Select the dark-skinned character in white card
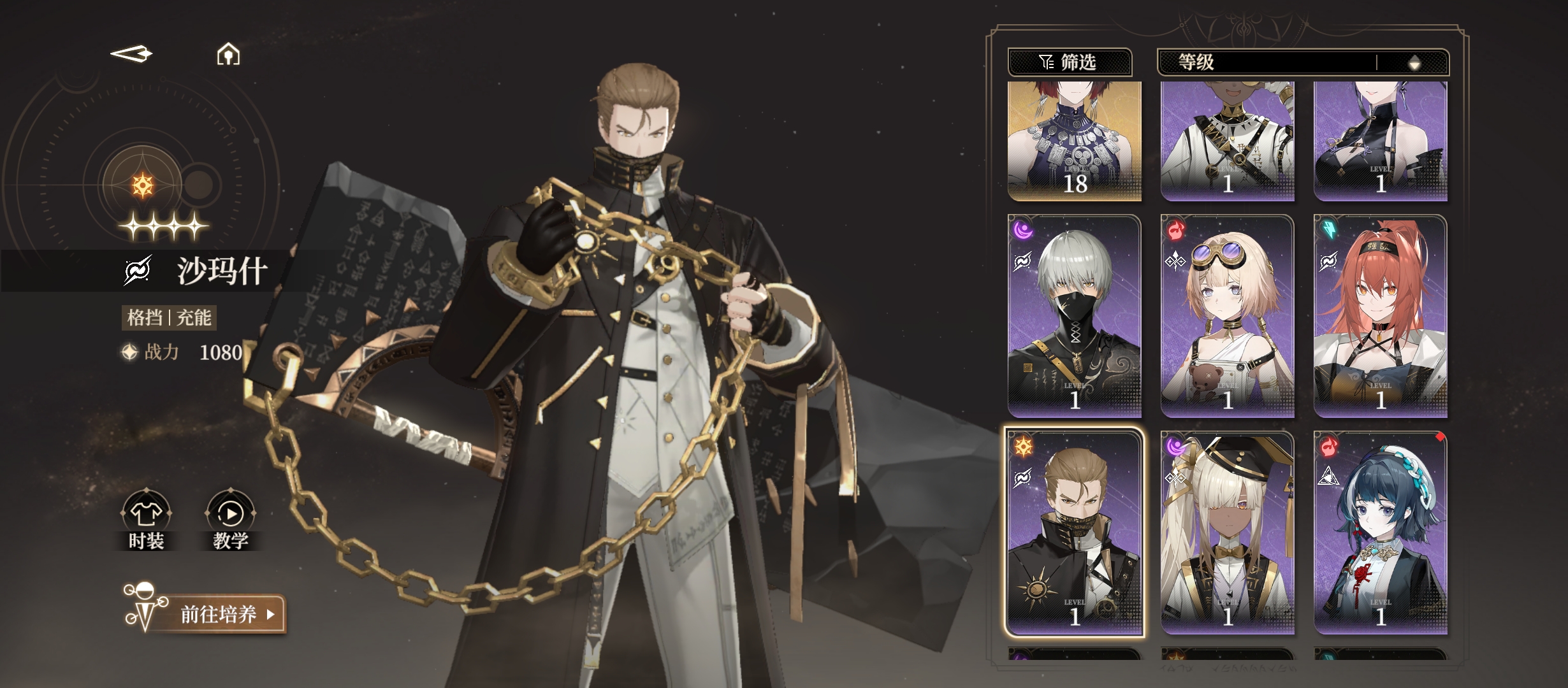The height and width of the screenshot is (688, 1568). [x=1227, y=140]
